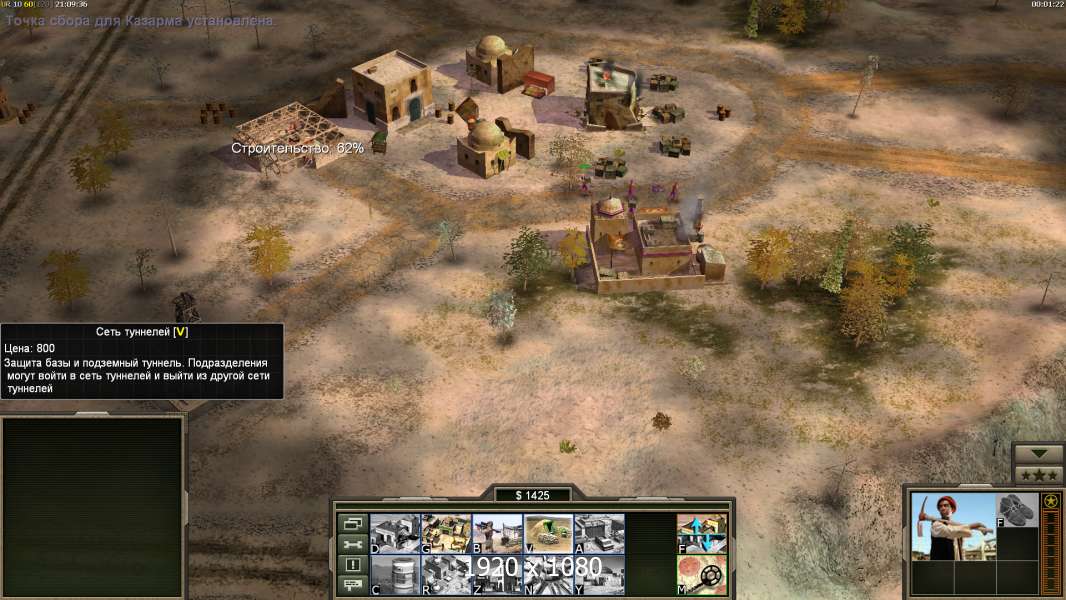1066x600 pixels.
Task: Click the worker unit portrait
Action: click(x=953, y=527)
